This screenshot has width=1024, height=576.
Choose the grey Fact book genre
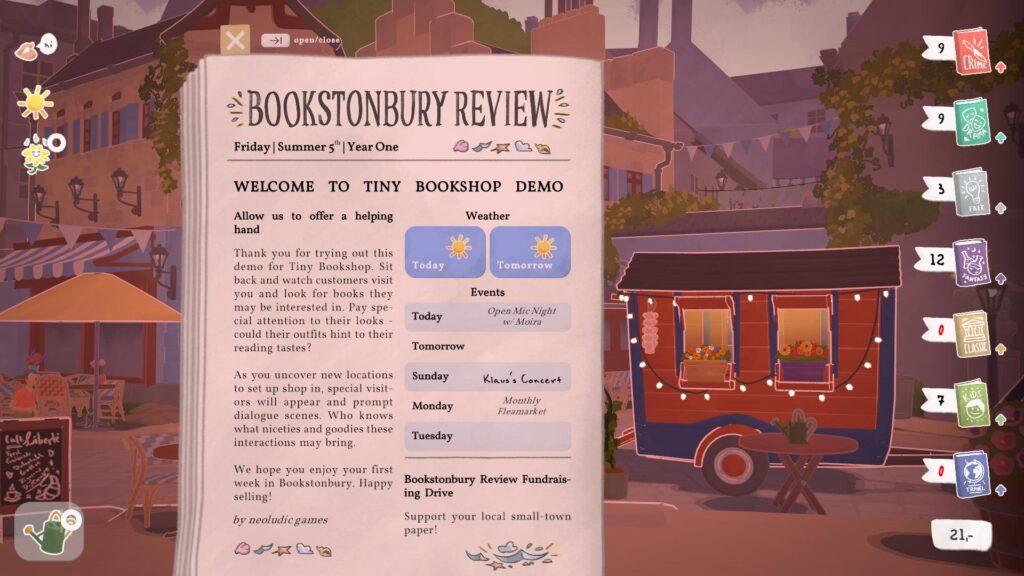[x=970, y=189]
